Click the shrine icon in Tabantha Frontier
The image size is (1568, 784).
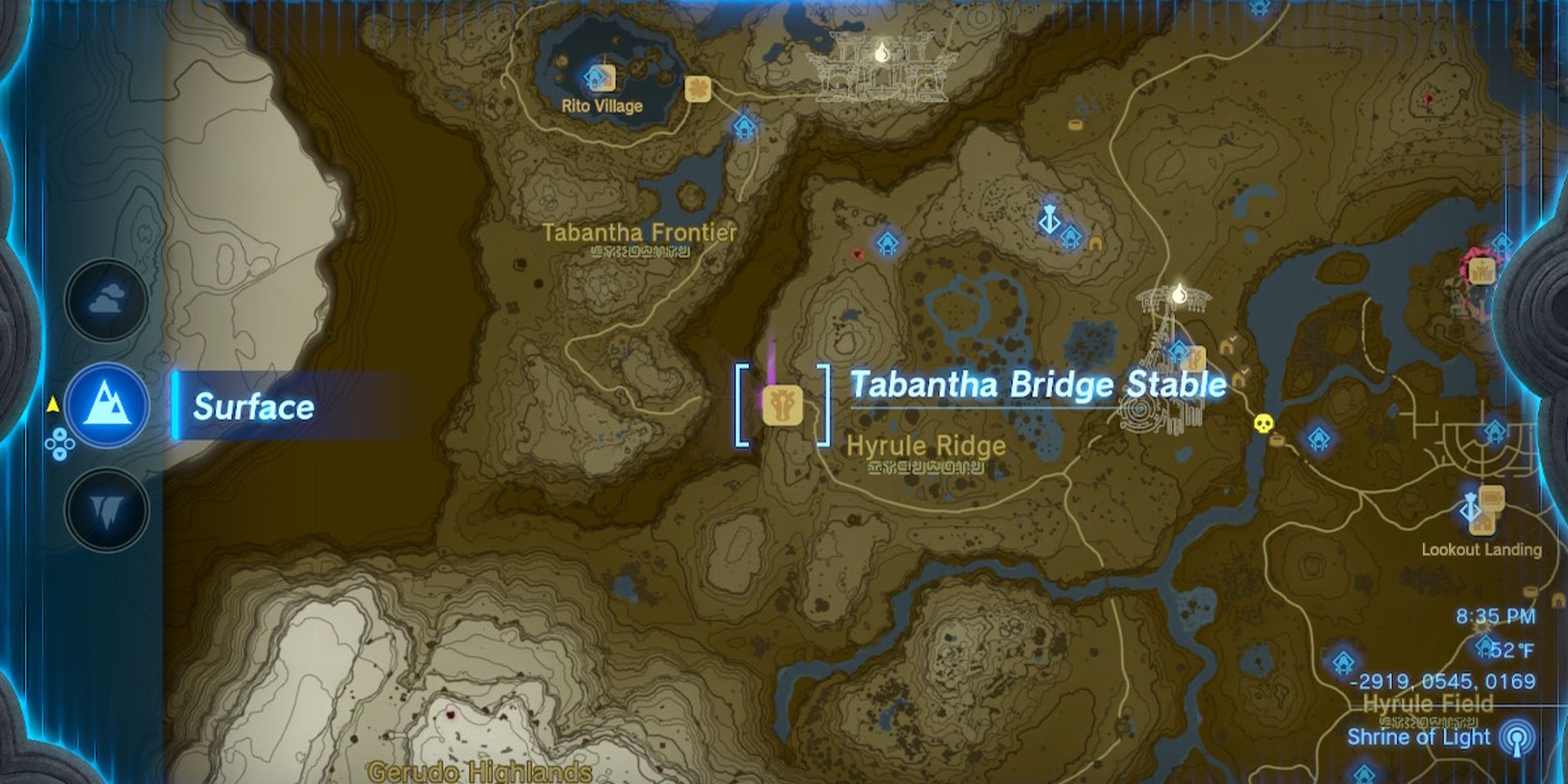click(888, 245)
